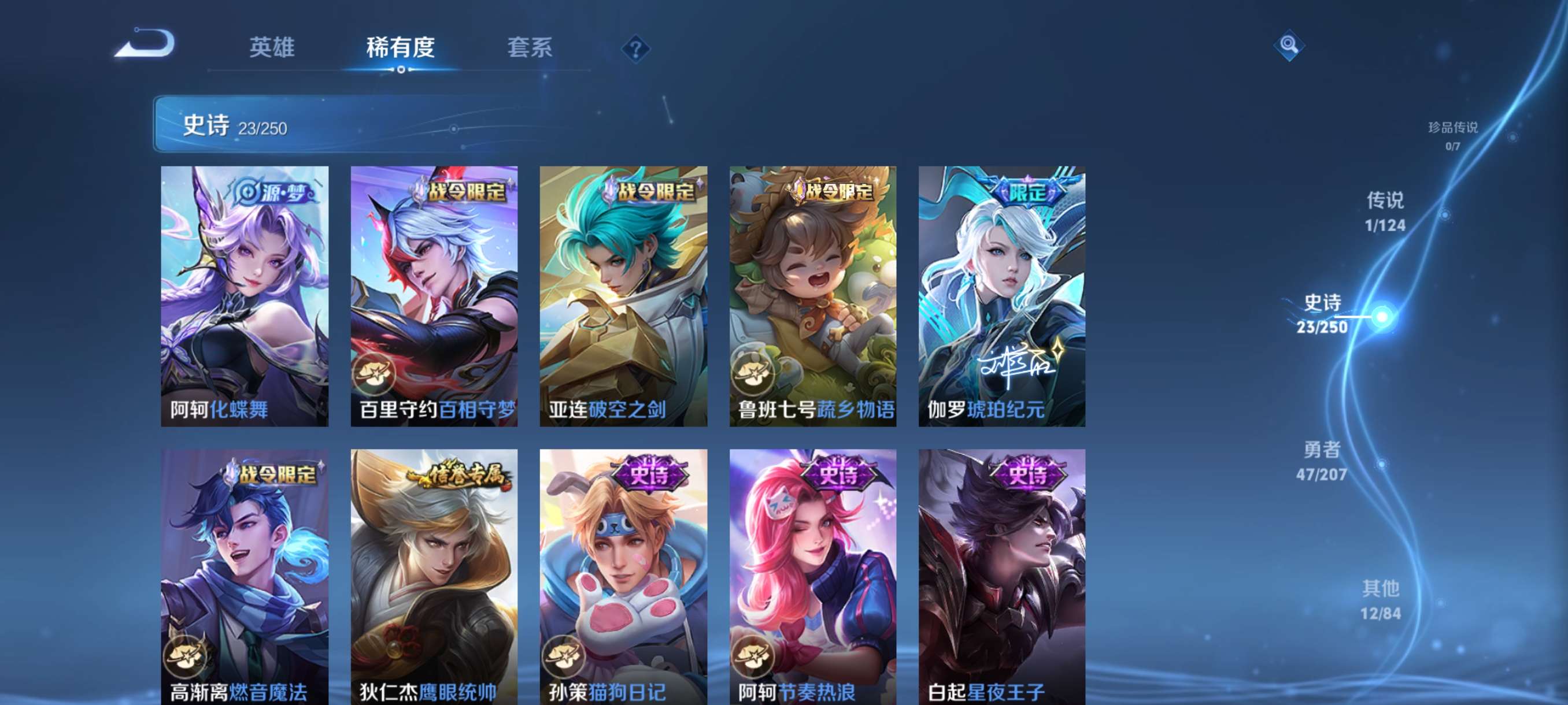Open the 套系 tab

530,47
